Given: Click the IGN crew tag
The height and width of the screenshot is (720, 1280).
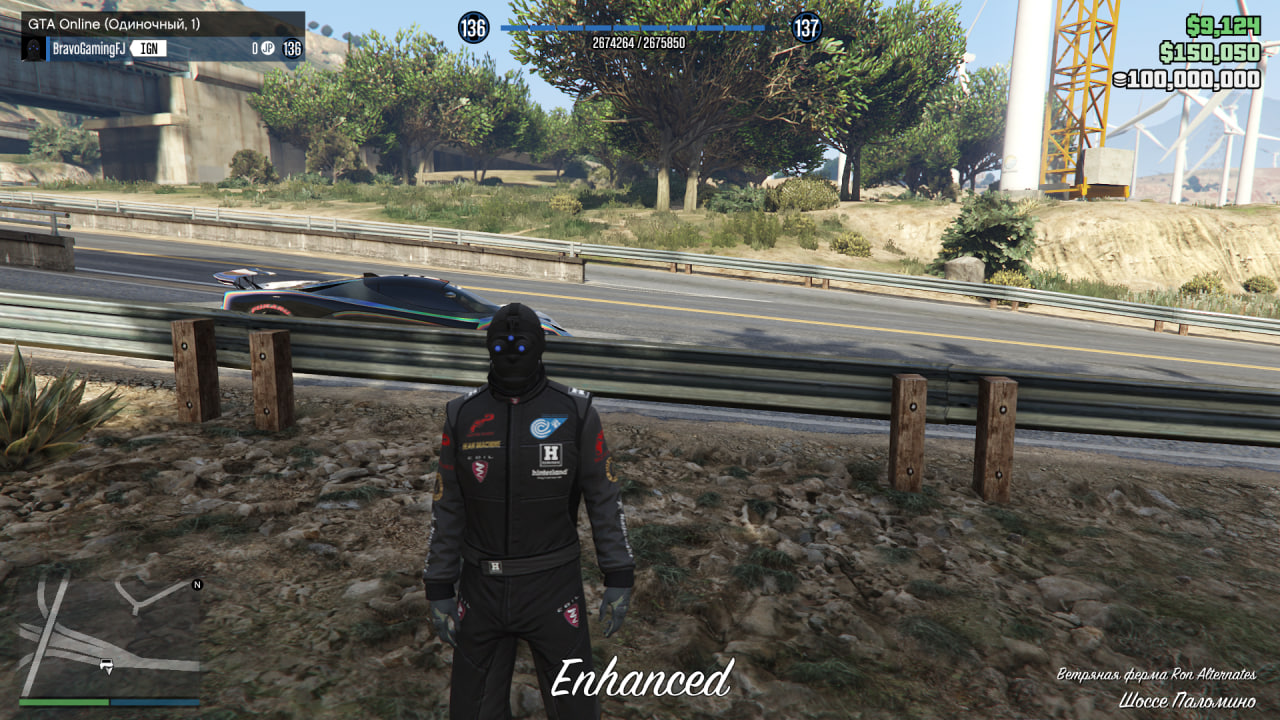Looking at the screenshot, I should [148, 48].
